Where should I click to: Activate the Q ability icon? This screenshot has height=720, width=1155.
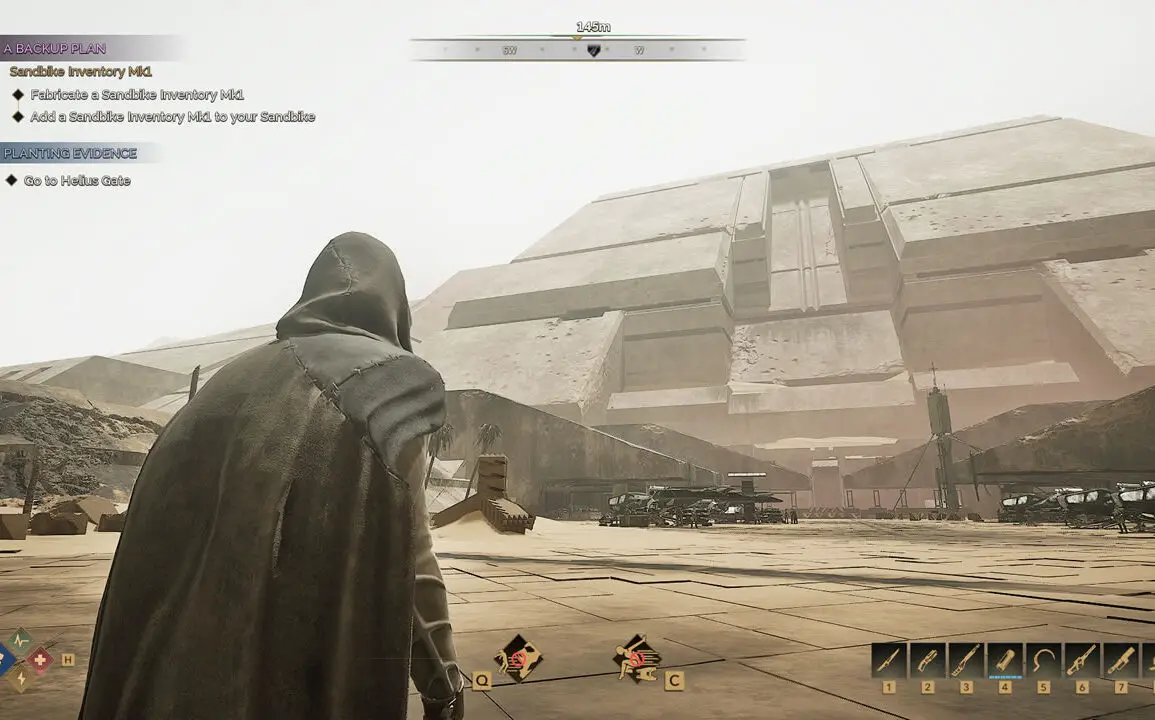click(x=519, y=659)
